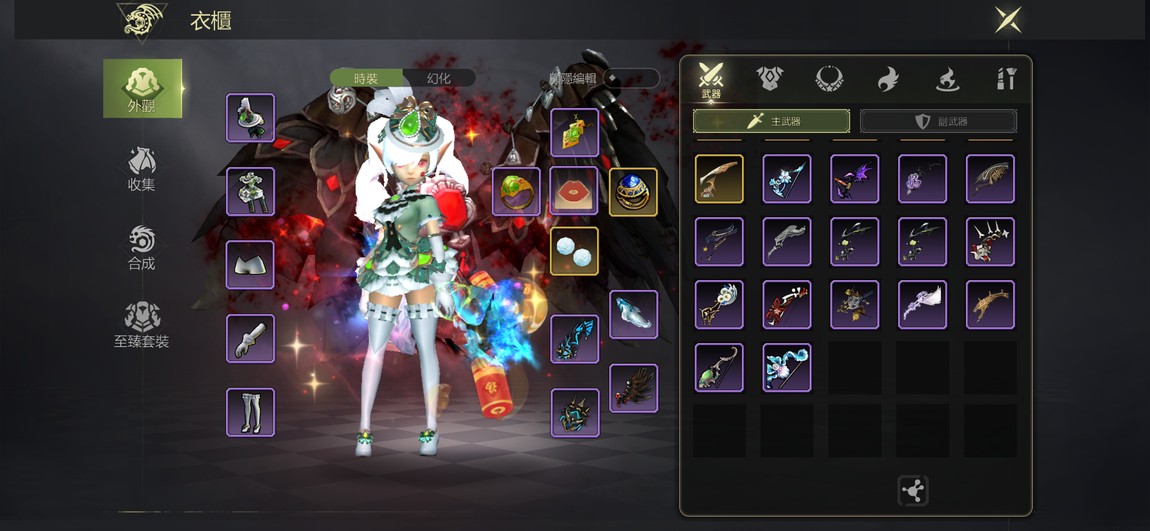The height and width of the screenshot is (531, 1150).
Task: Select the 副武器 sub weapon tab
Action: (938, 121)
